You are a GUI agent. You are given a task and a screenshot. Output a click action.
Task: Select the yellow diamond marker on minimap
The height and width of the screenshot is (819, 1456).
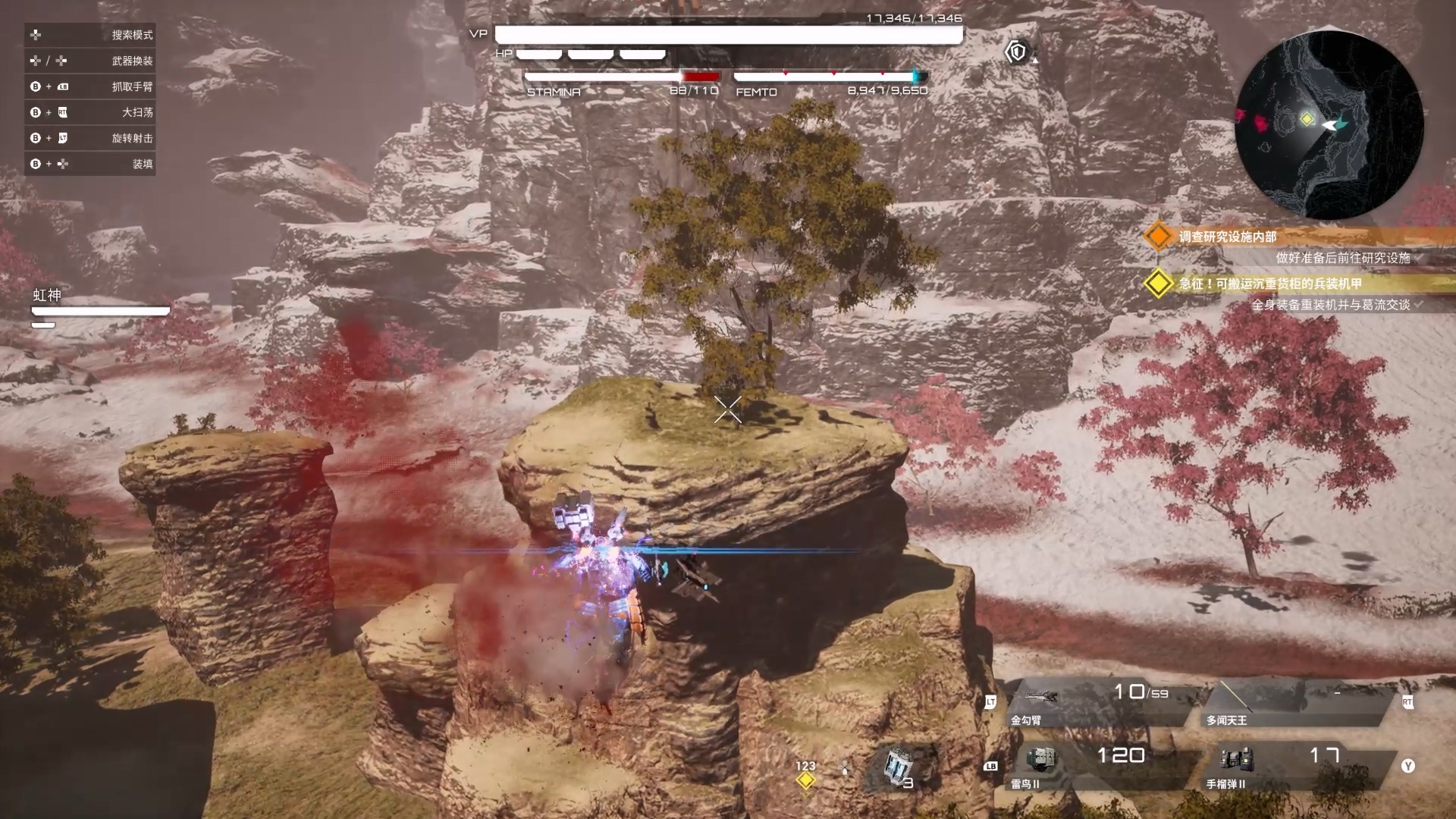(x=1307, y=118)
